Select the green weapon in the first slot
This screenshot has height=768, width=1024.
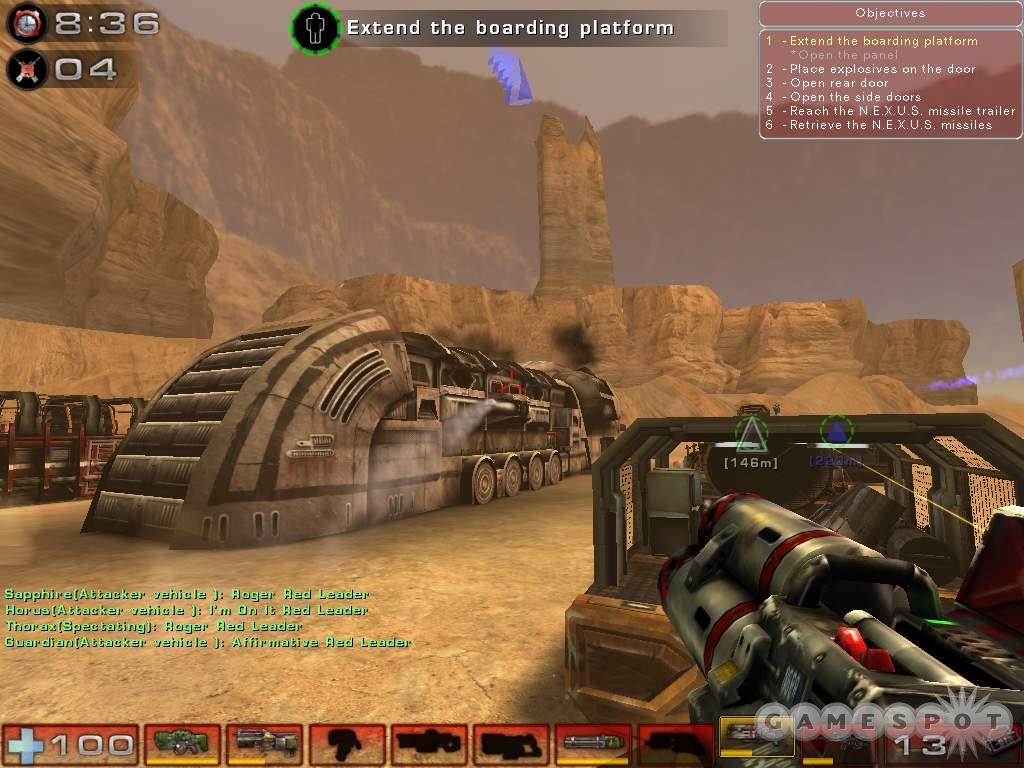[x=182, y=743]
